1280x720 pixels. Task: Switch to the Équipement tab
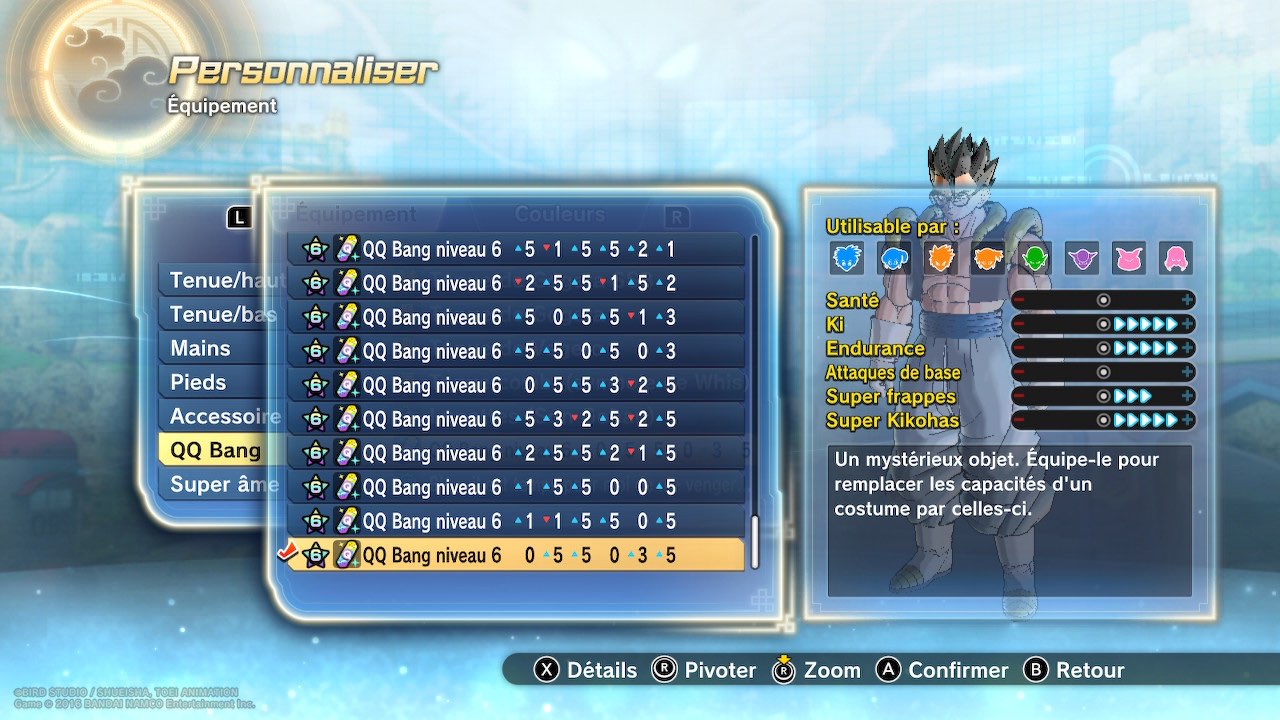coord(355,214)
